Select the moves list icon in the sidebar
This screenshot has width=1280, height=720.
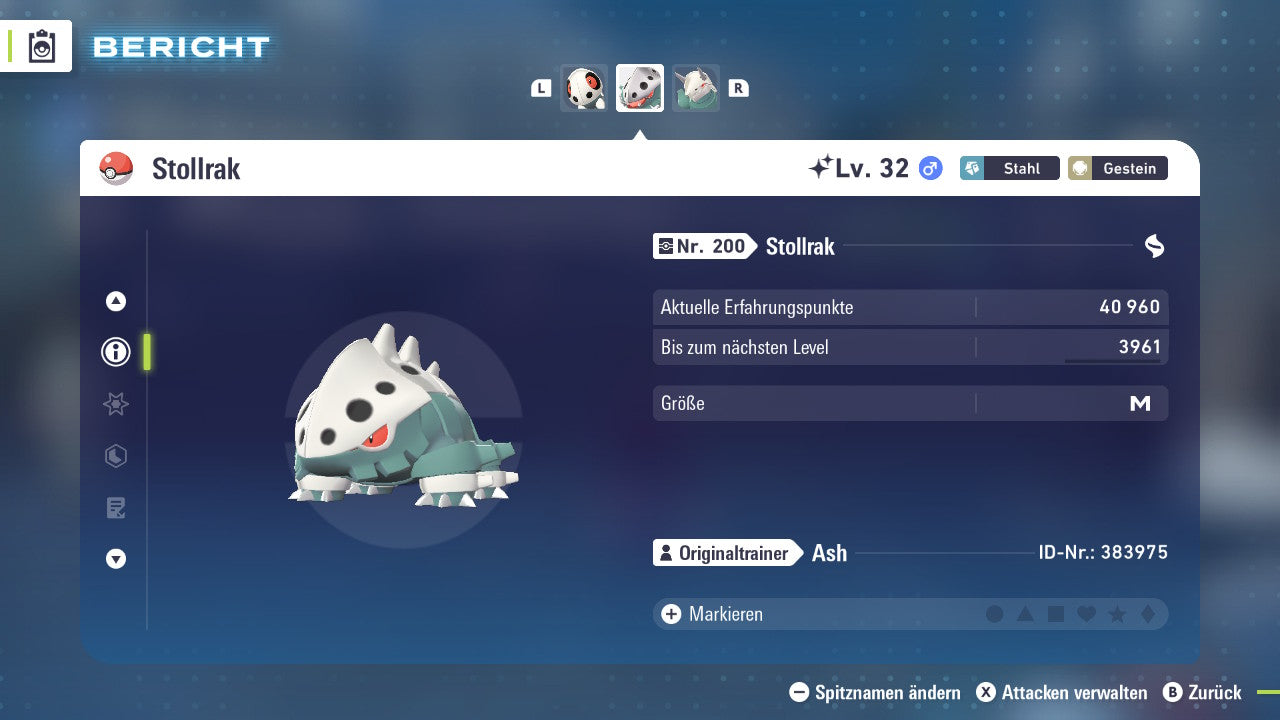[115, 508]
